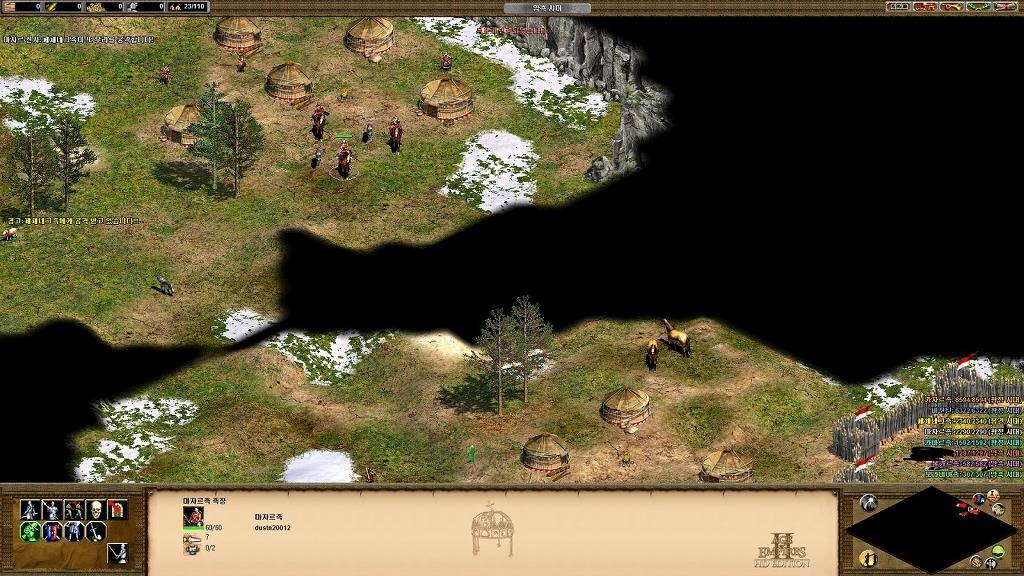
Task: Activate the green glowing stance button
Action: click(29, 532)
